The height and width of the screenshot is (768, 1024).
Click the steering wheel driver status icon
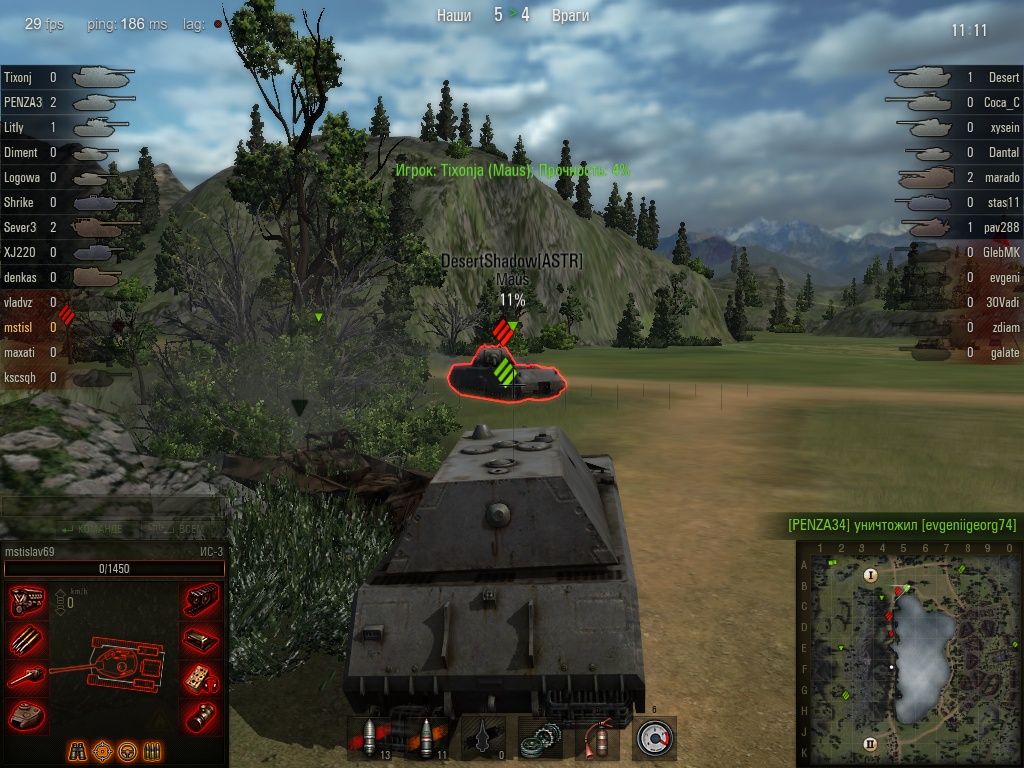(127, 751)
